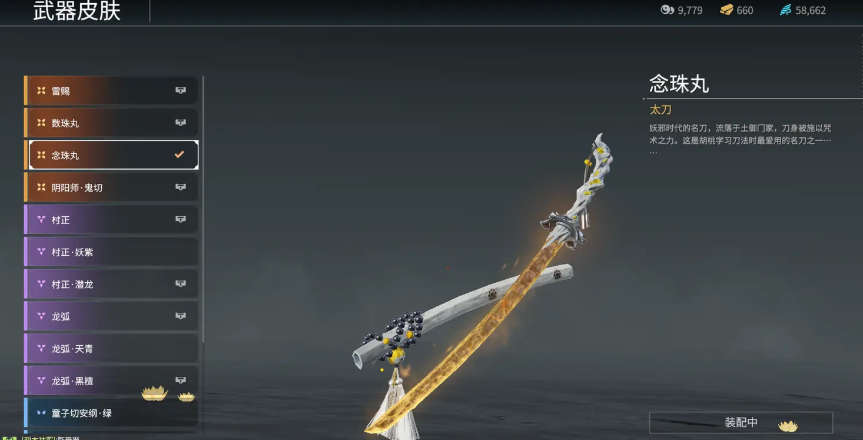Select the 龙弧·天青 skin
Screen dimensions: 863x440
110,348
